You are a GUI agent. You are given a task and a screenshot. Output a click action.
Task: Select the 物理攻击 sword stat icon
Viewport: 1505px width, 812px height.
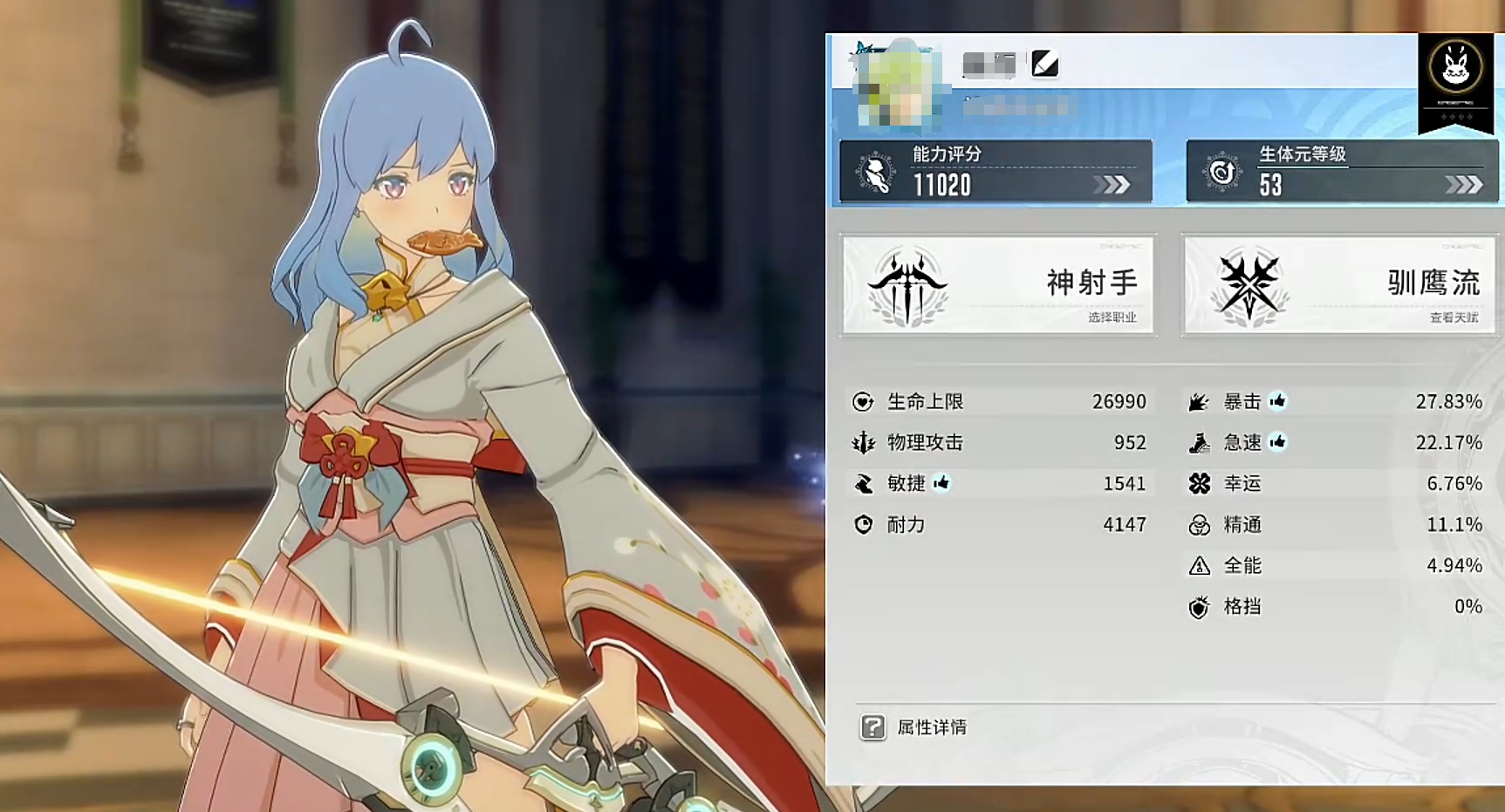[863, 442]
